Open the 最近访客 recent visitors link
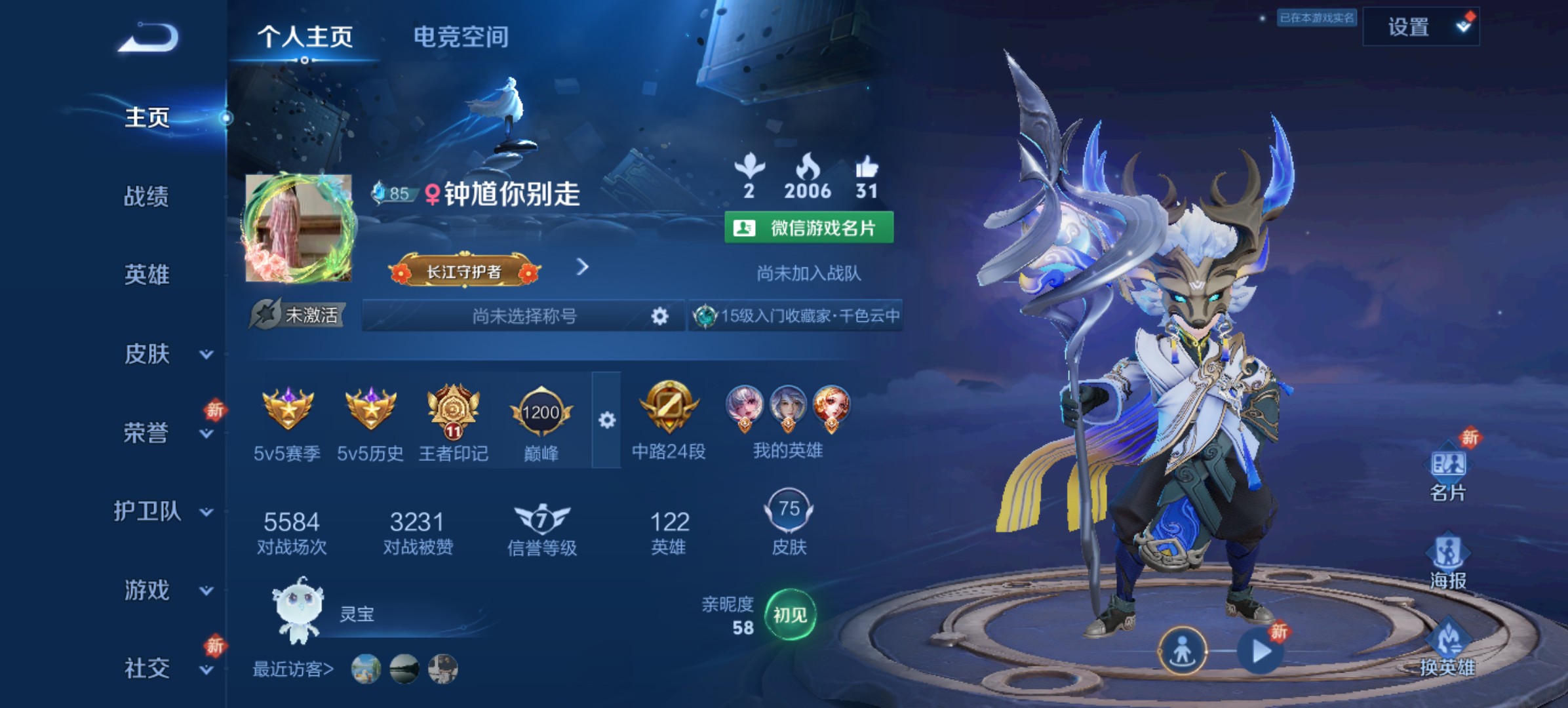Image resolution: width=1568 pixels, height=708 pixels. [x=294, y=669]
